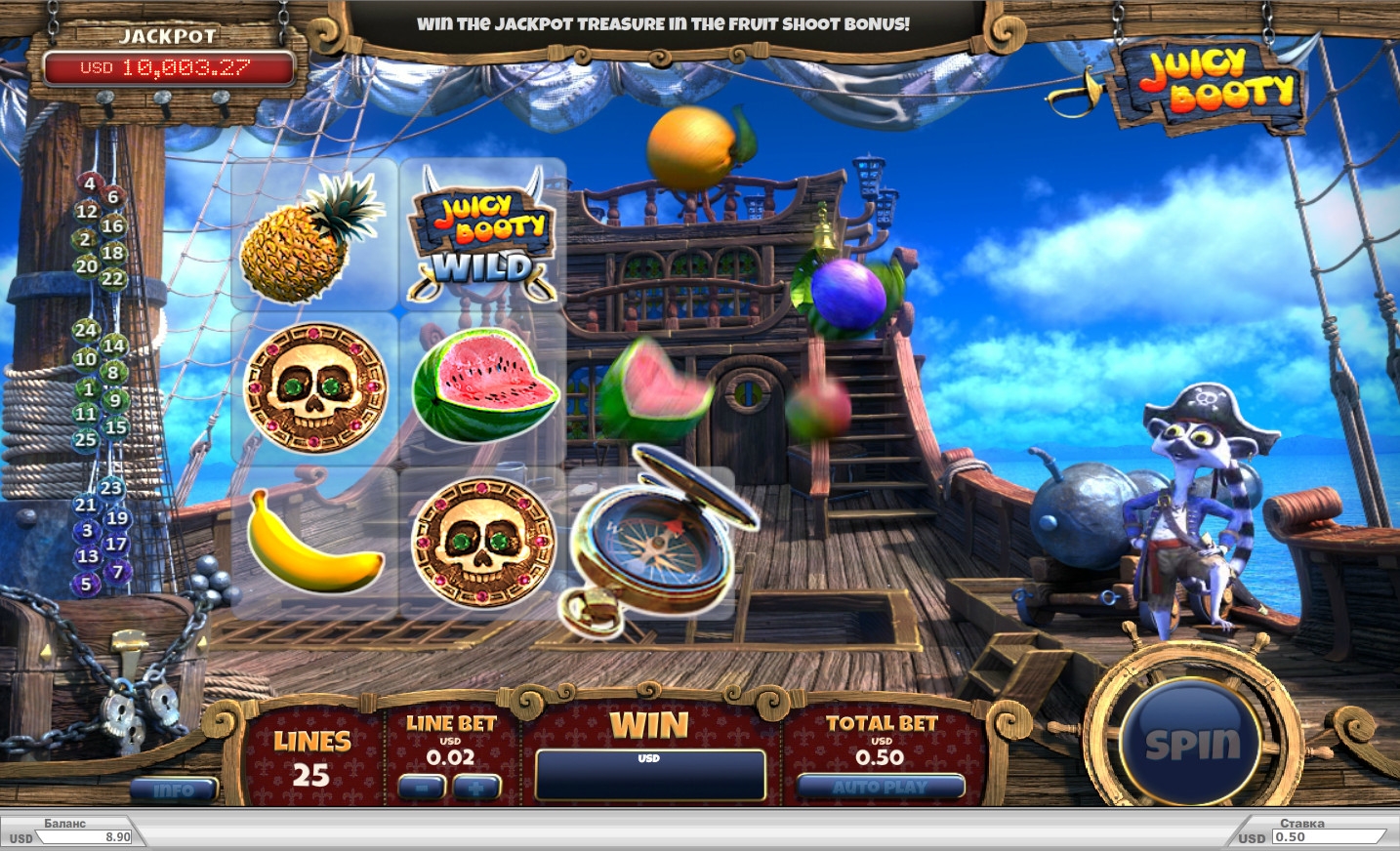Screen dimensions: 1400x851
Task: Click the Ставка bet amount field
Action: click(x=1326, y=836)
